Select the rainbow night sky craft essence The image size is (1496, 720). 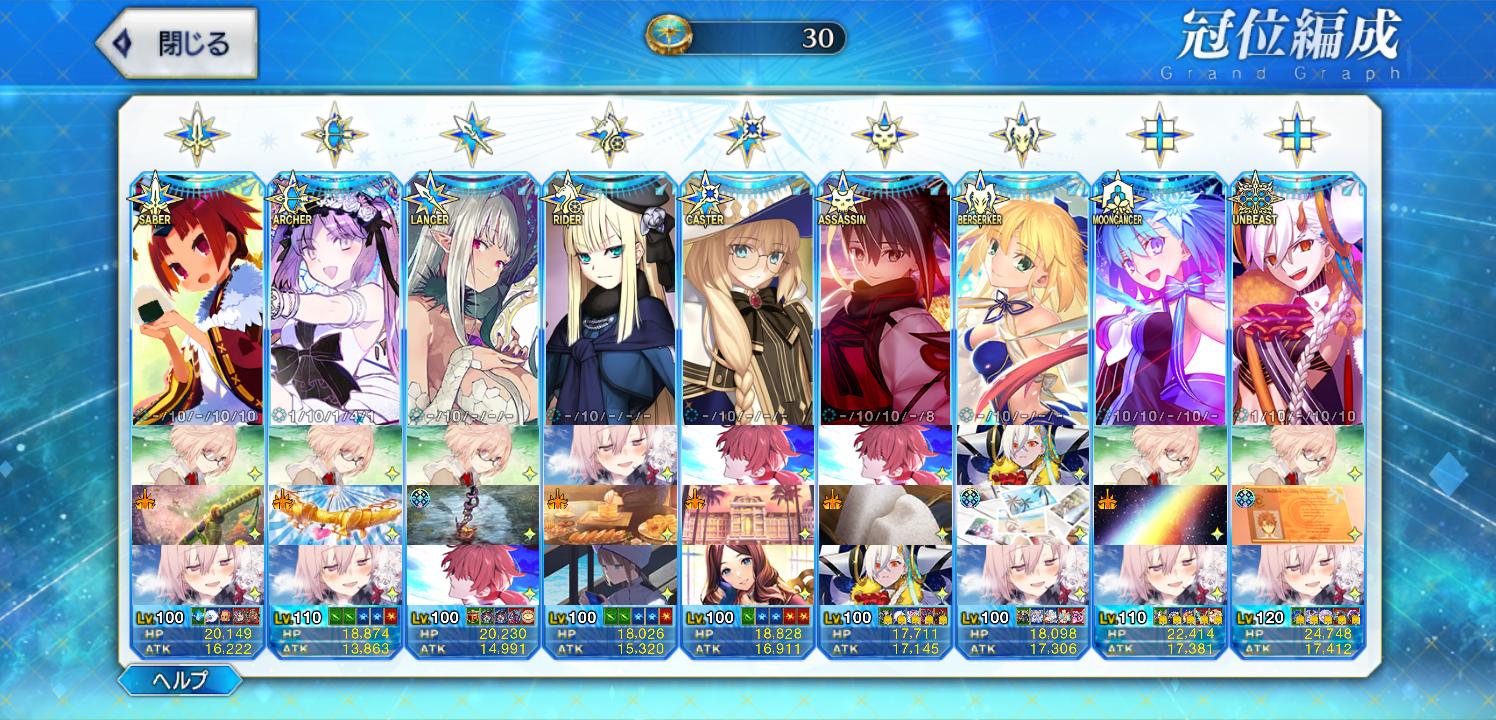(x=1159, y=515)
